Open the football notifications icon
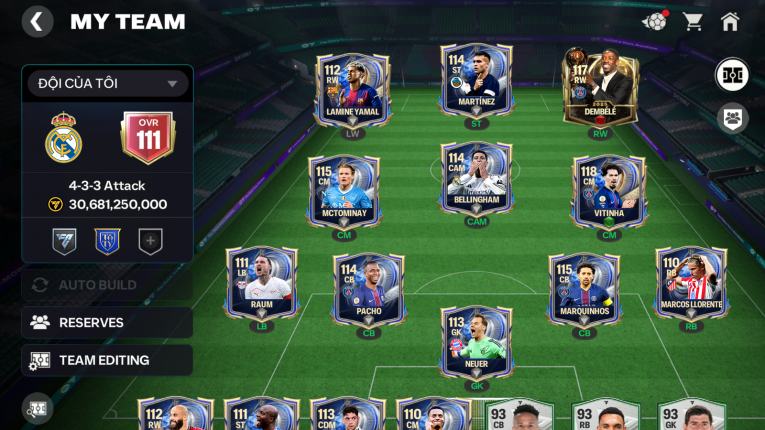The height and width of the screenshot is (430, 765). tap(654, 21)
